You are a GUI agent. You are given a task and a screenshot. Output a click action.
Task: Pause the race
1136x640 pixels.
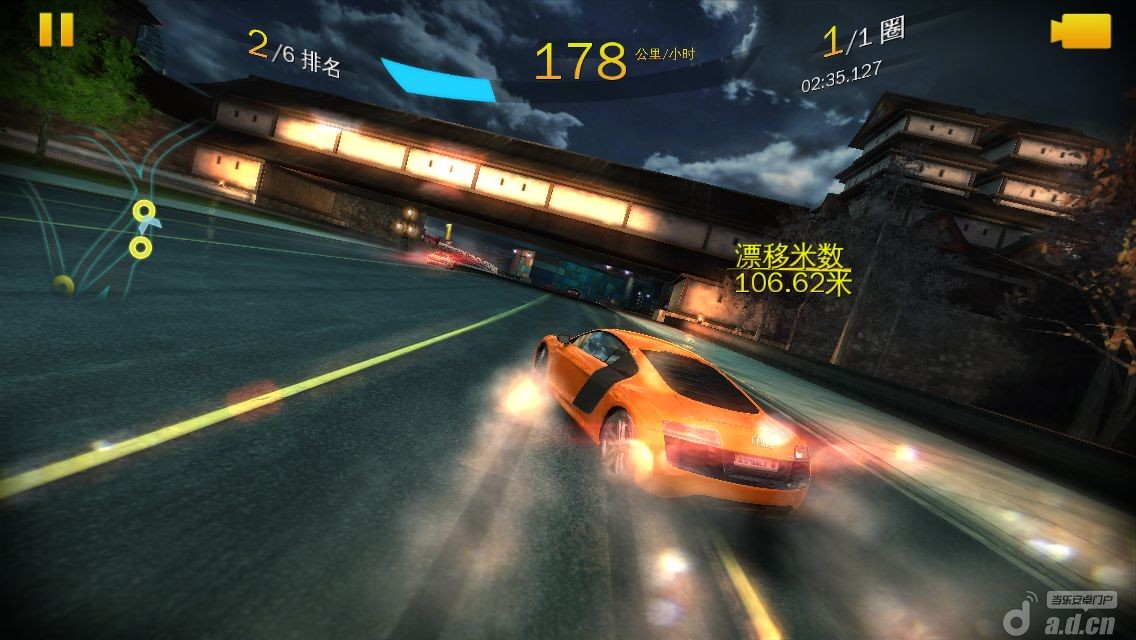[x=56, y=29]
